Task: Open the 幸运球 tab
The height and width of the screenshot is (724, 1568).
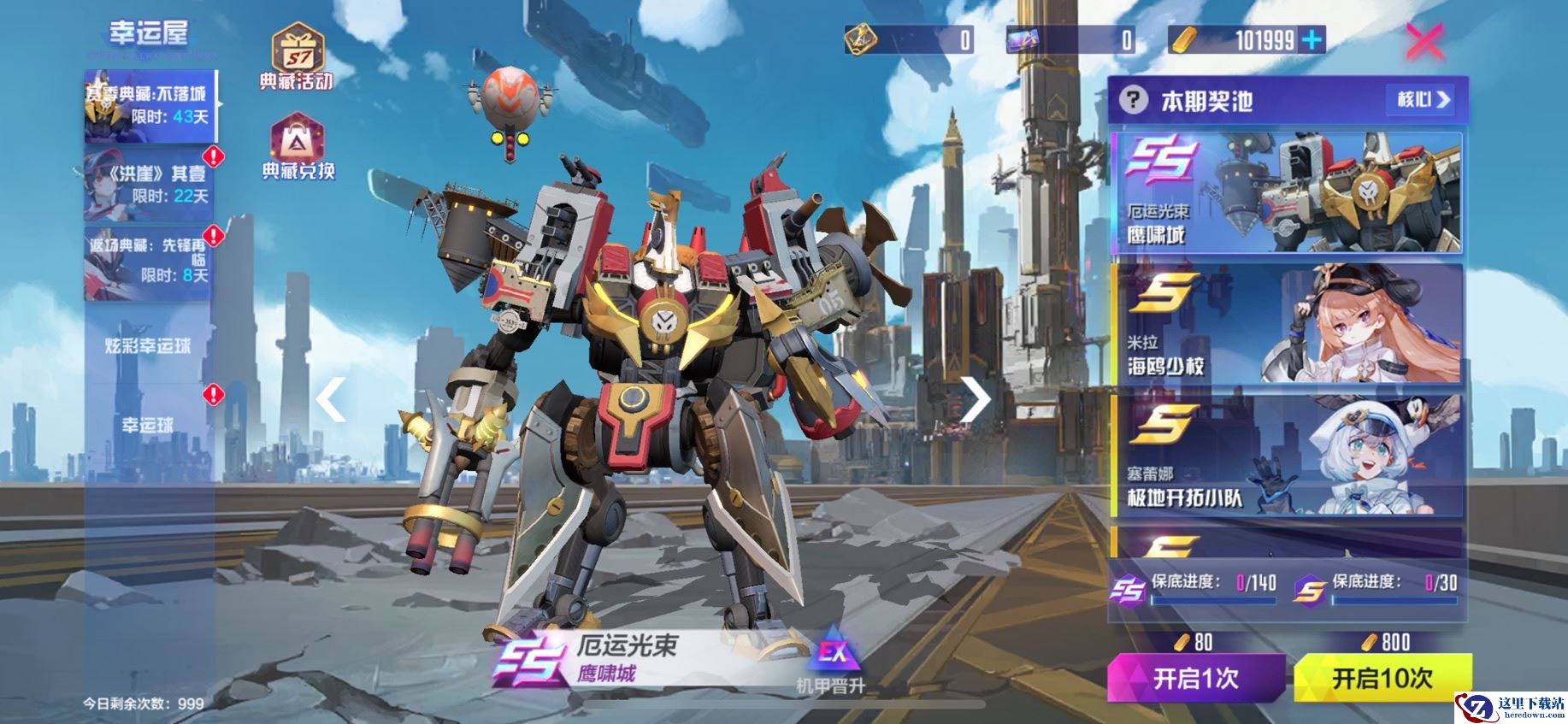Action: (x=149, y=425)
